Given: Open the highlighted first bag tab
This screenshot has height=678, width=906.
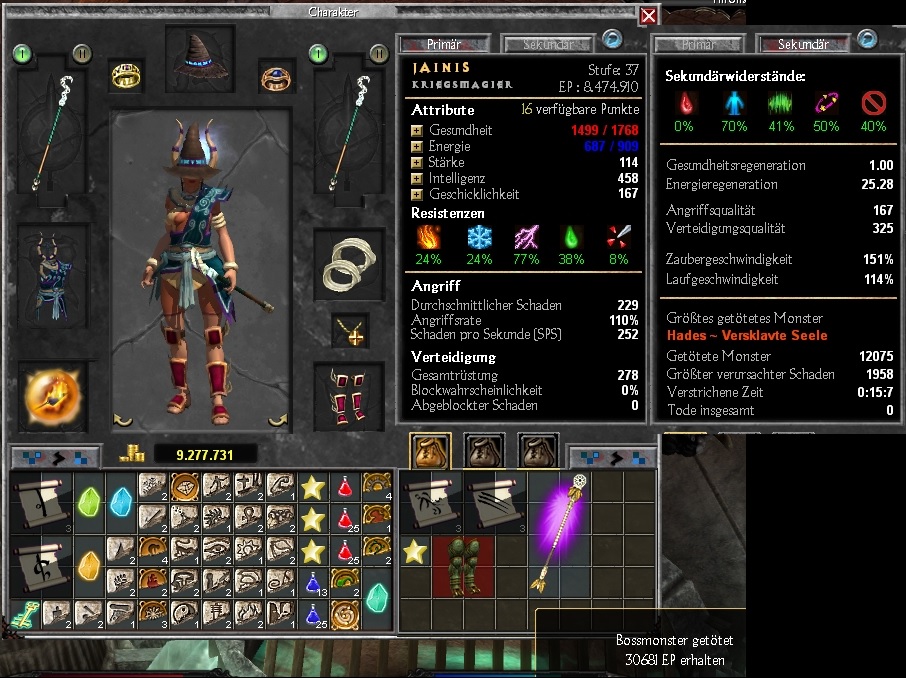Looking at the screenshot, I should point(431,452).
